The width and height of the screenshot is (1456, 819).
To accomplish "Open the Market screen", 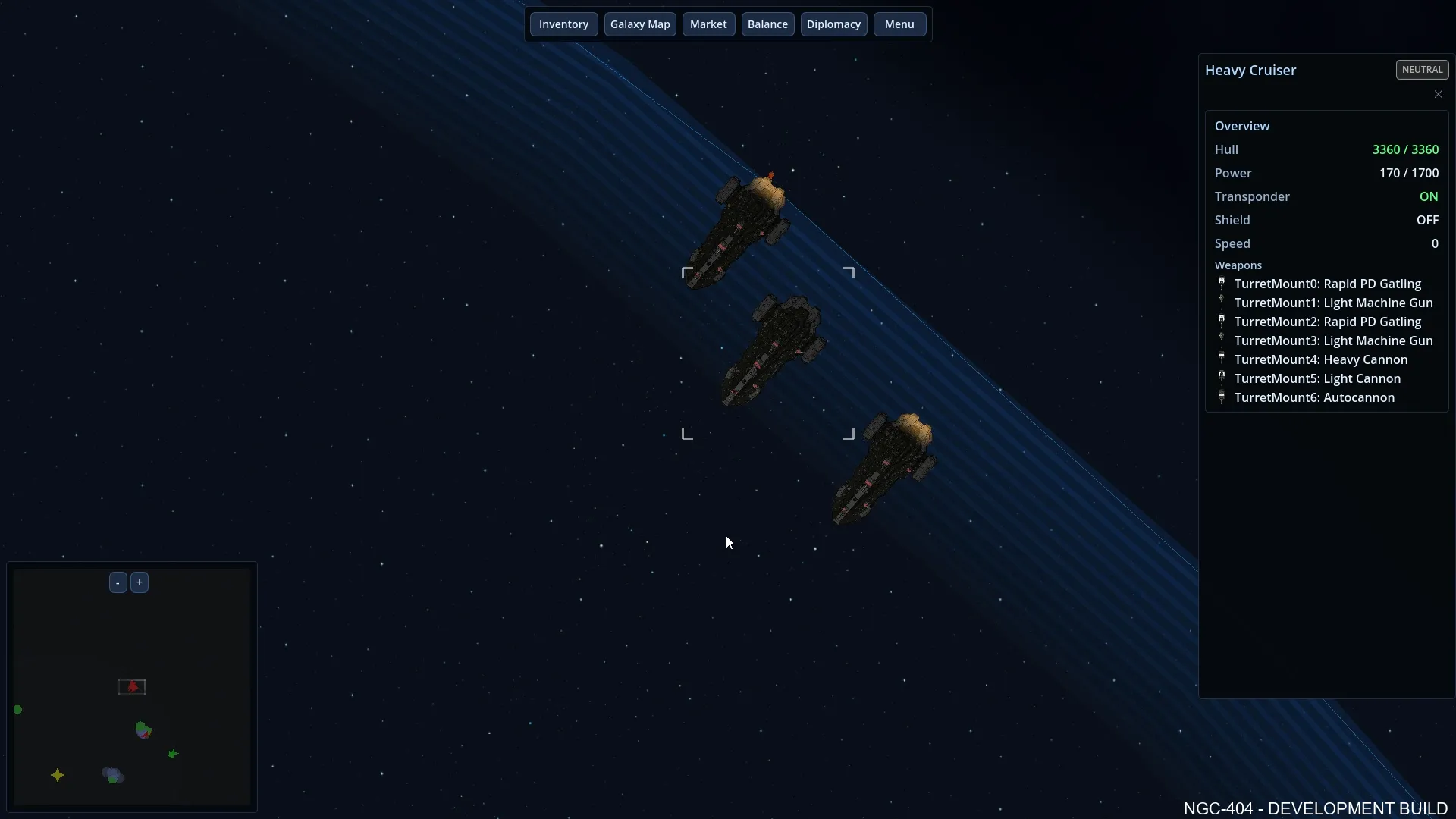I will [x=708, y=24].
